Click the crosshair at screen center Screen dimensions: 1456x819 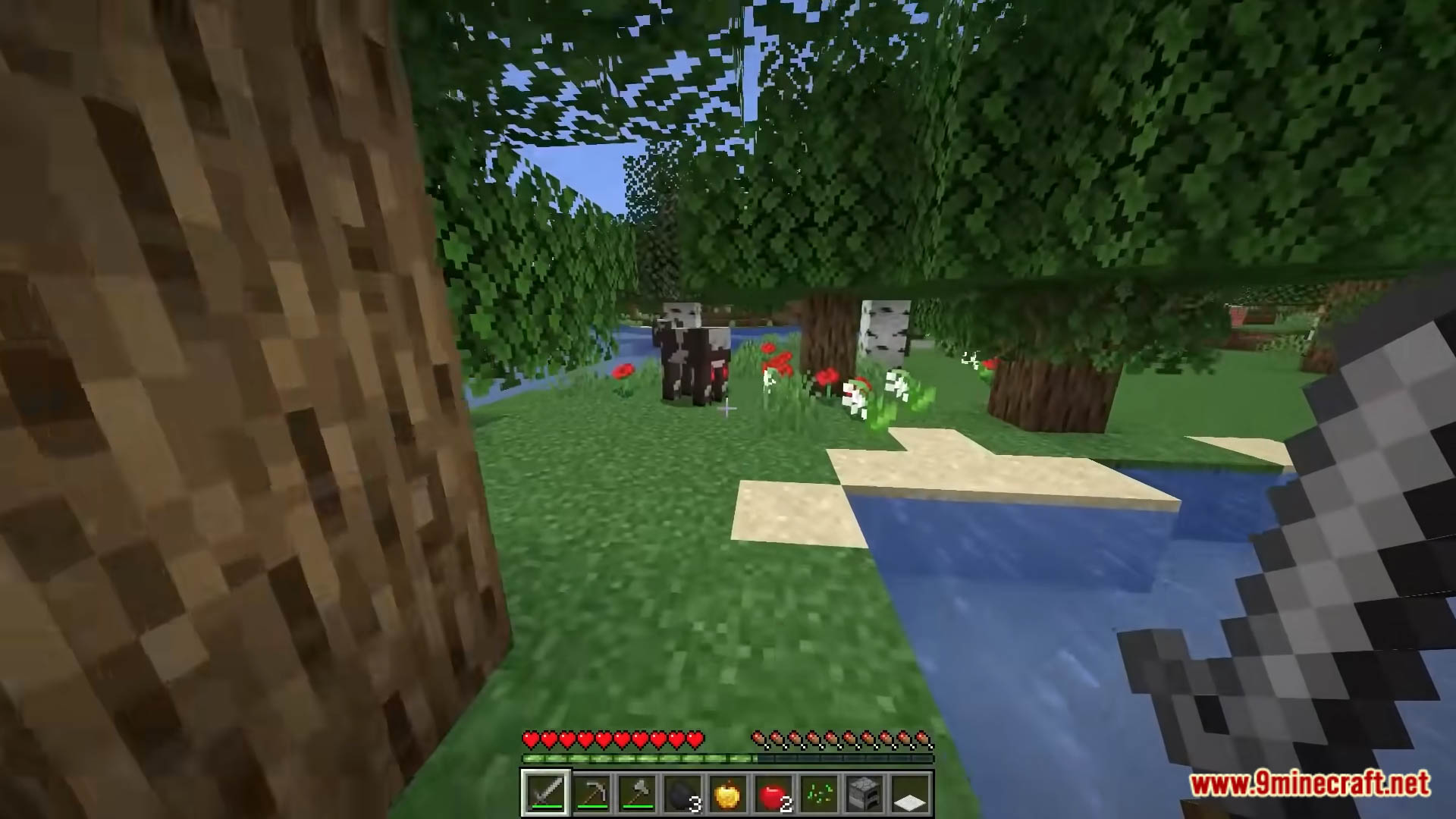728,409
